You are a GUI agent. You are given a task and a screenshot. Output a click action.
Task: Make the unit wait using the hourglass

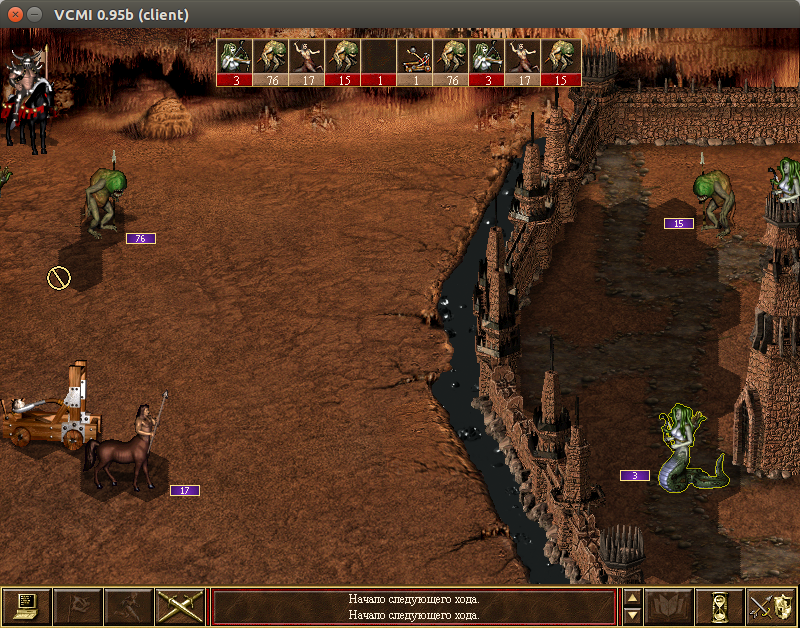pyautogui.click(x=720, y=606)
